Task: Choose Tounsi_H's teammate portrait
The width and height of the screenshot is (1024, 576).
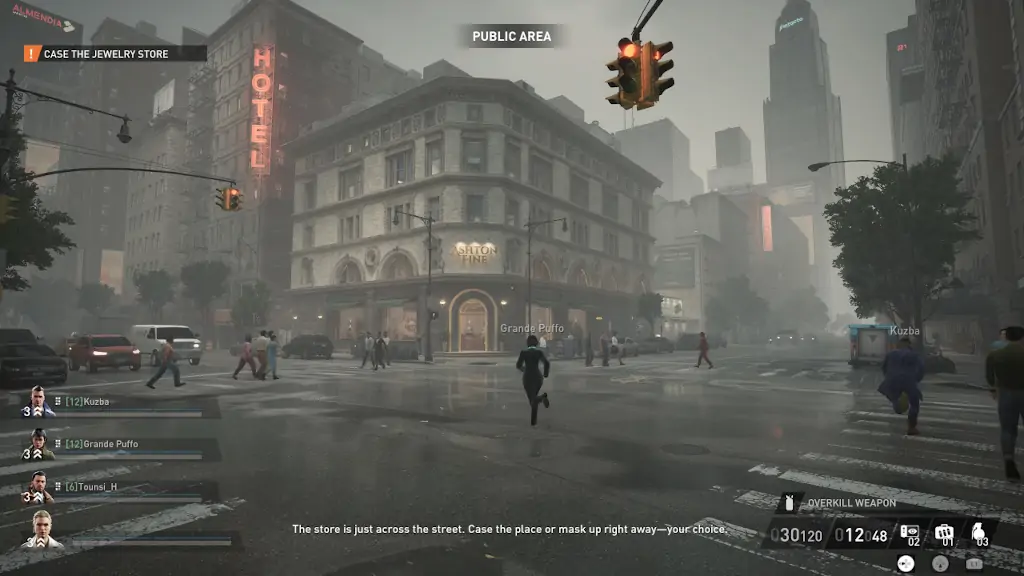Action: [38, 487]
